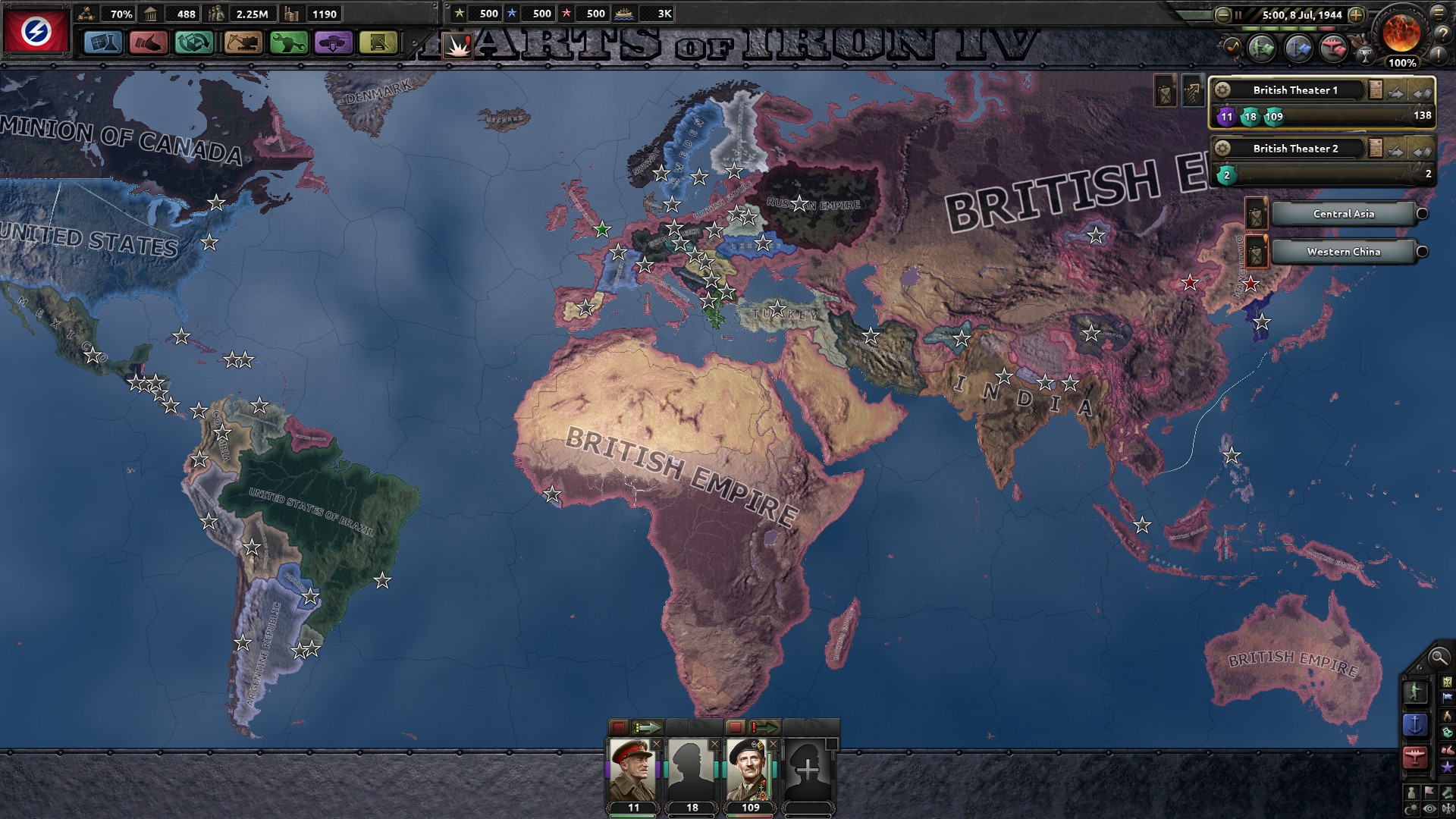This screenshot has width=1456, height=819.
Task: Open British Theater 1 settings gear
Action: [1222, 91]
